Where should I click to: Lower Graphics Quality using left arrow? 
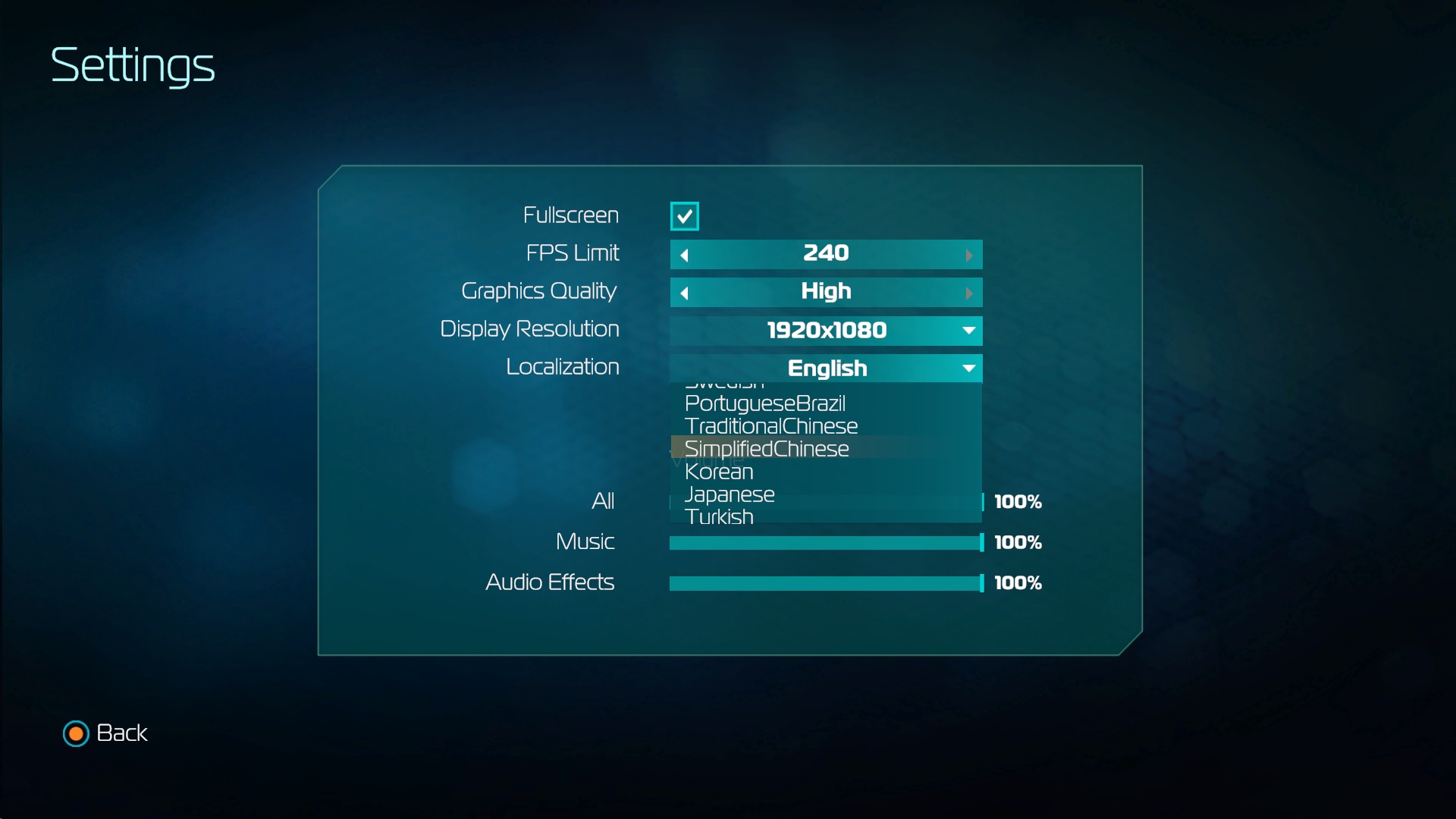684,293
